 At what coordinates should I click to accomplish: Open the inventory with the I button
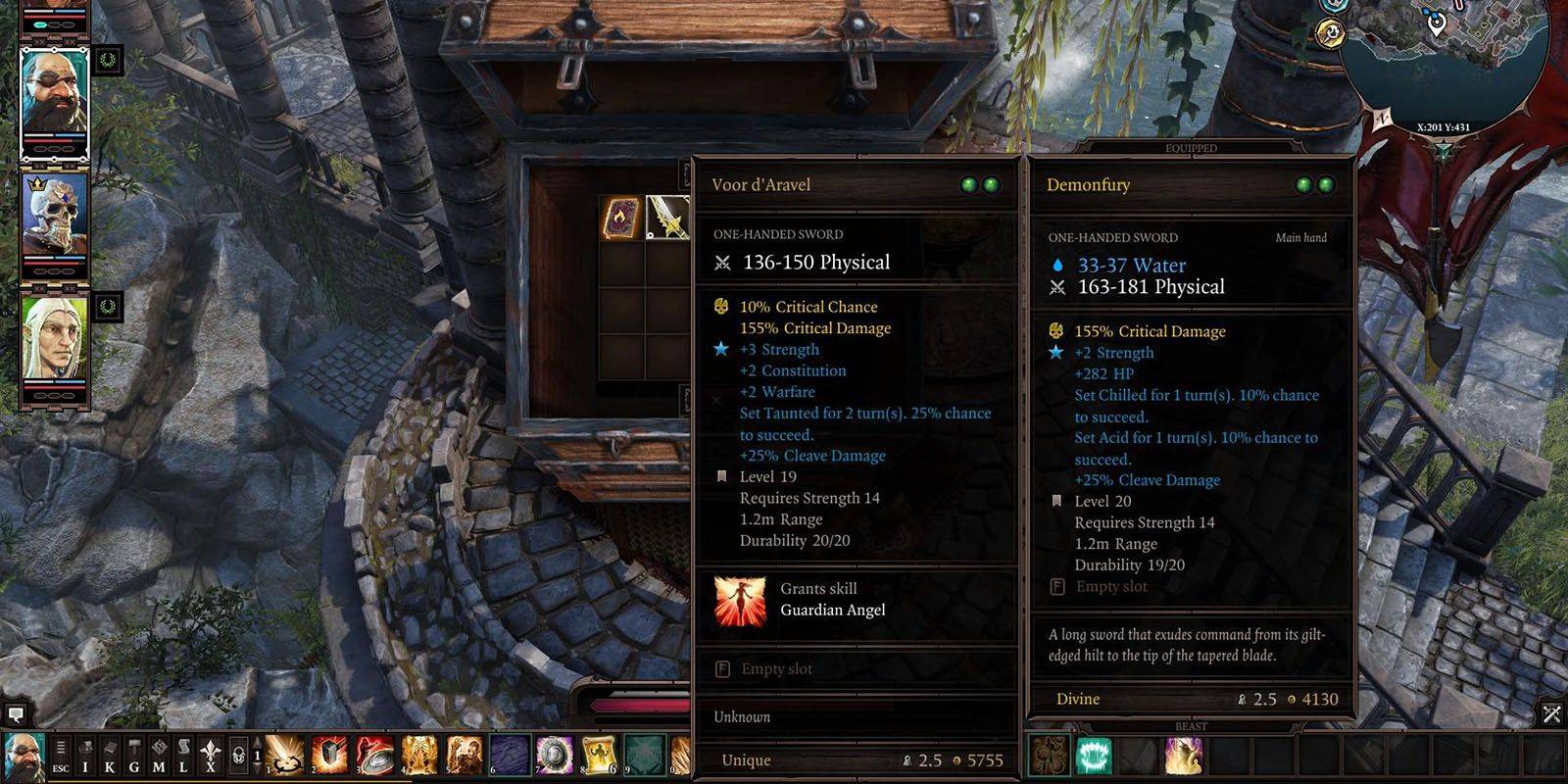(x=85, y=757)
